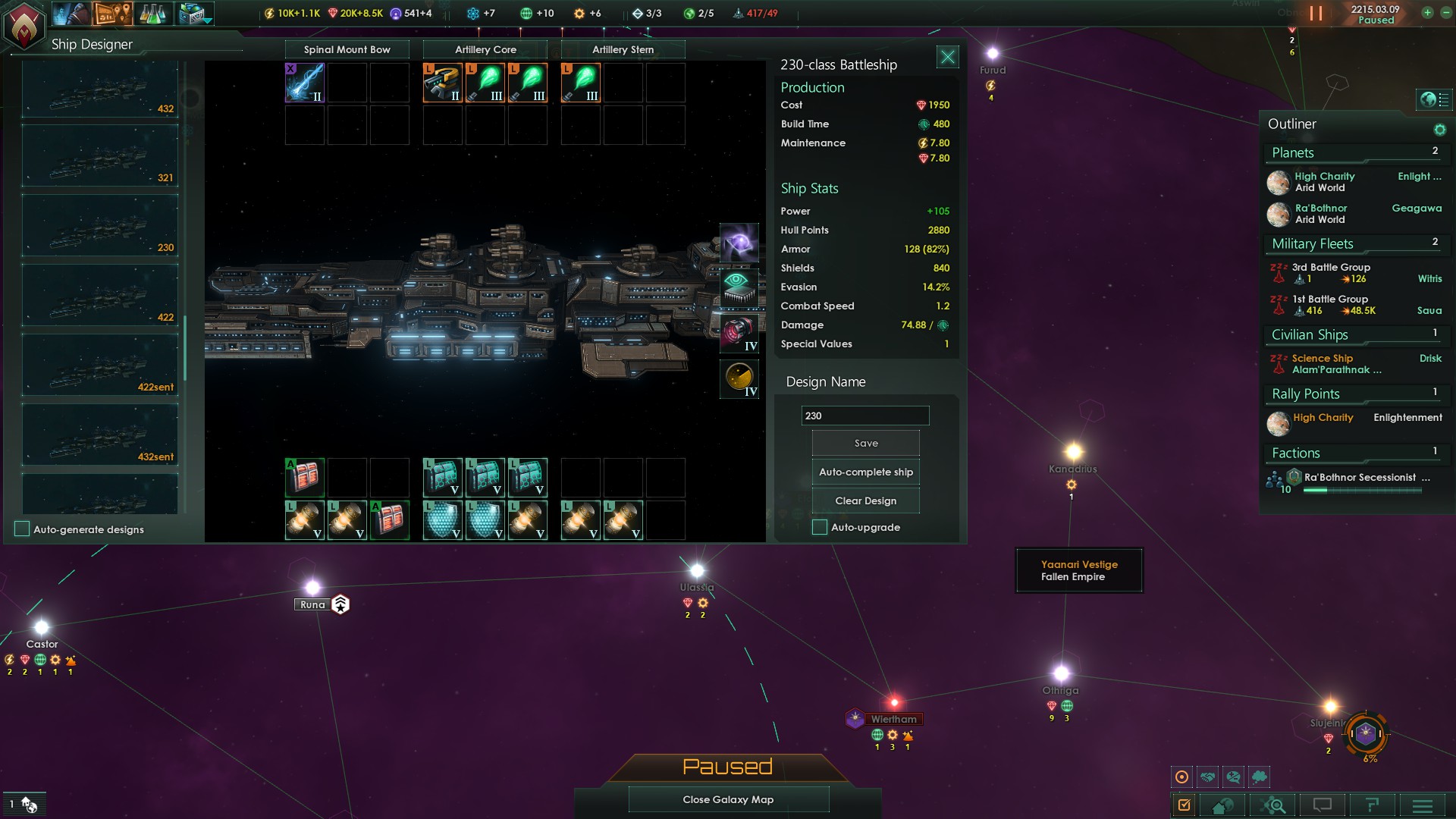
Task: Change the Artillery Core section
Action: tap(485, 50)
